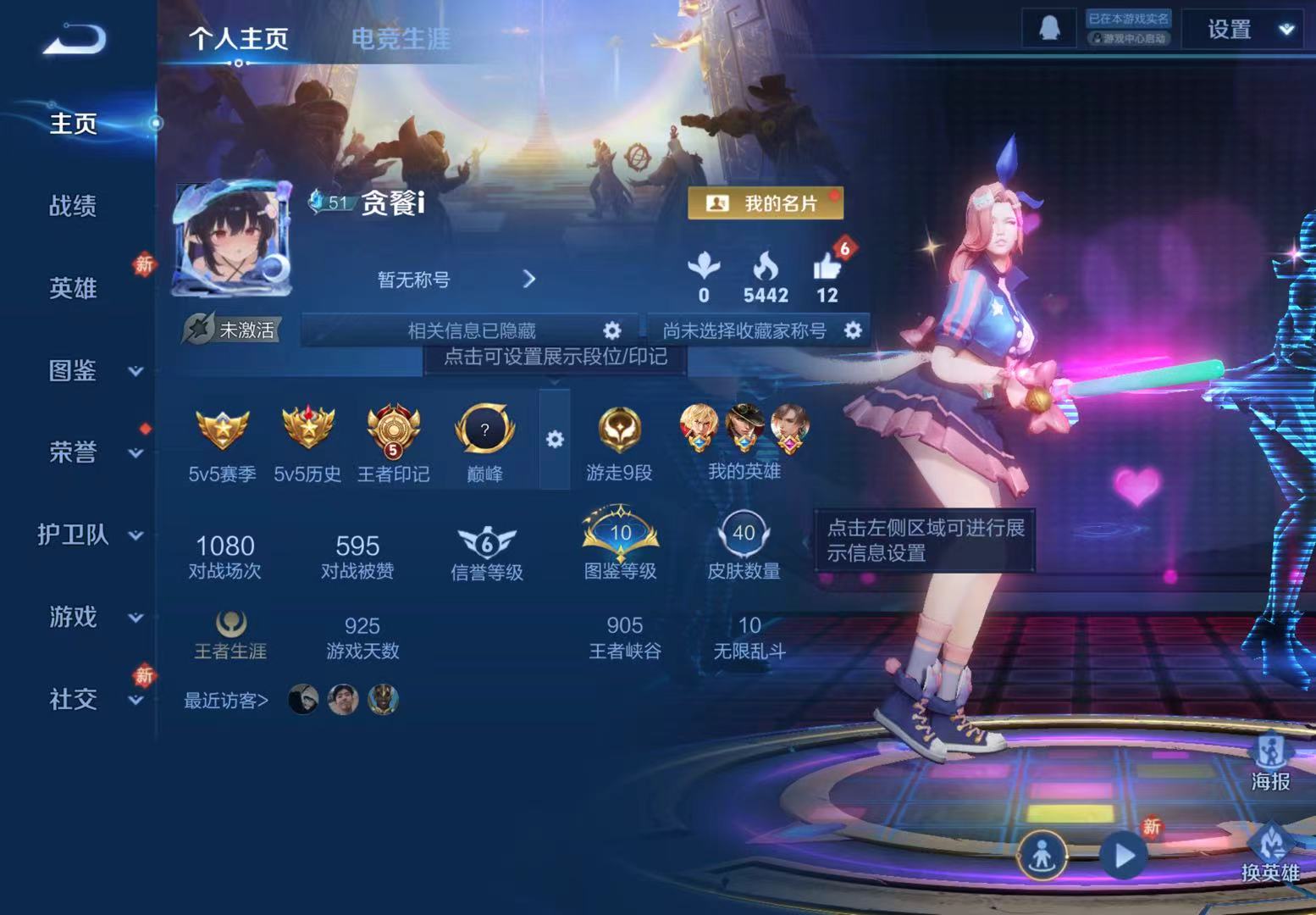
Task: Switch to the 电竞生涯 tab
Action: 404,38
